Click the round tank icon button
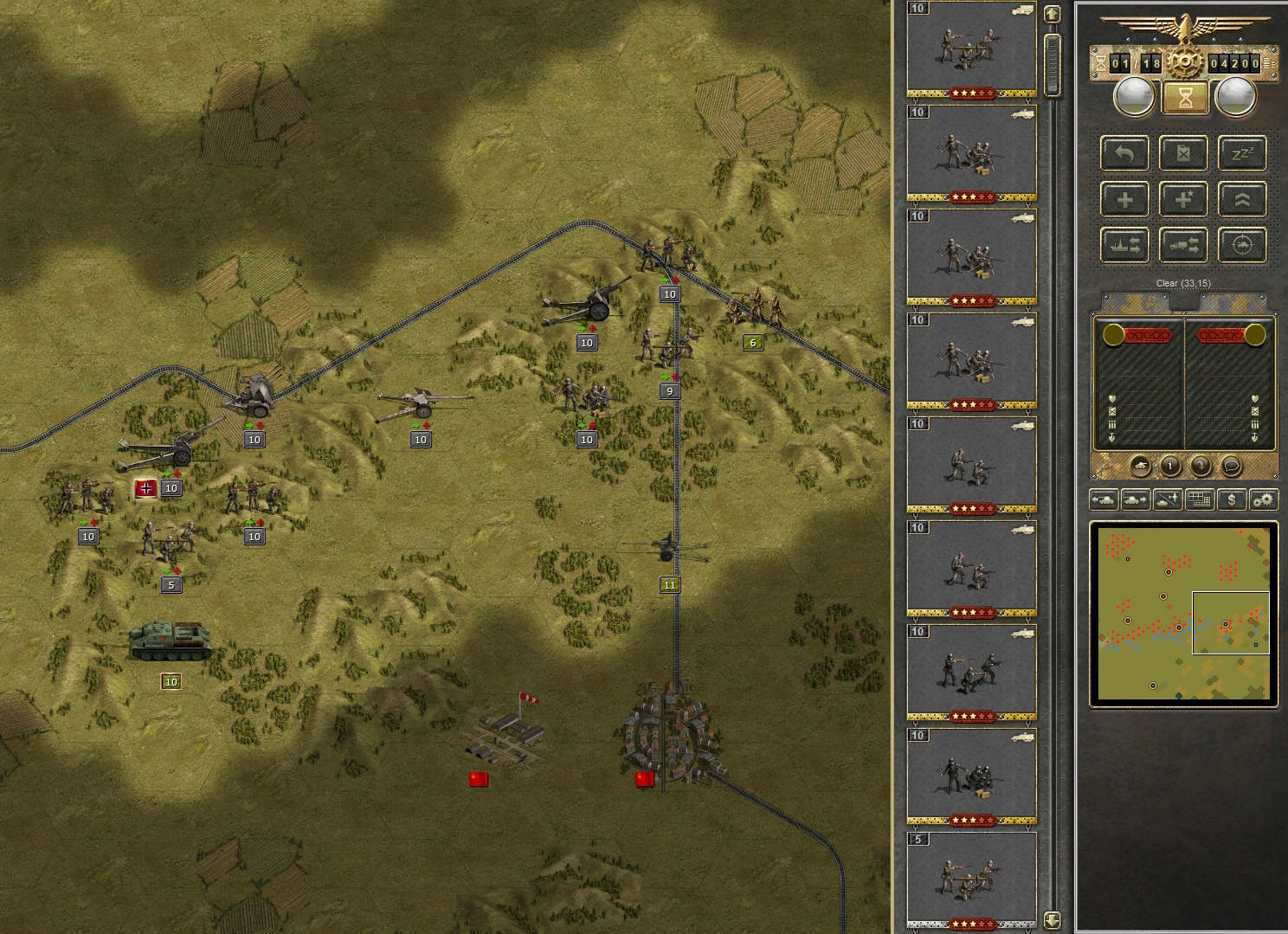Viewport: 1288px width, 934px height. point(1140,466)
